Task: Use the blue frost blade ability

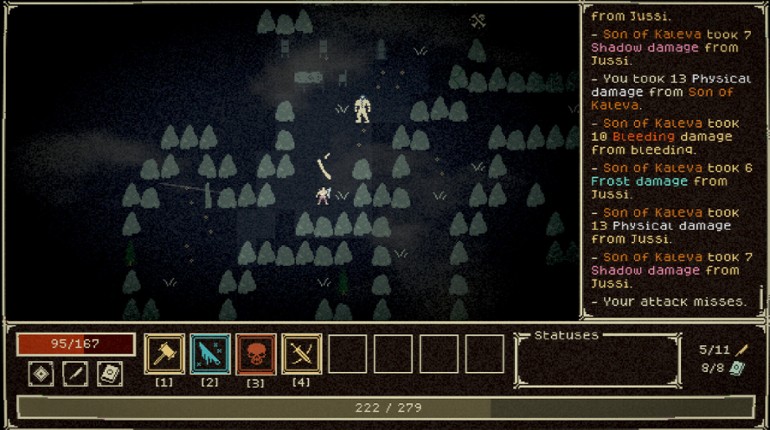Action: pos(210,354)
